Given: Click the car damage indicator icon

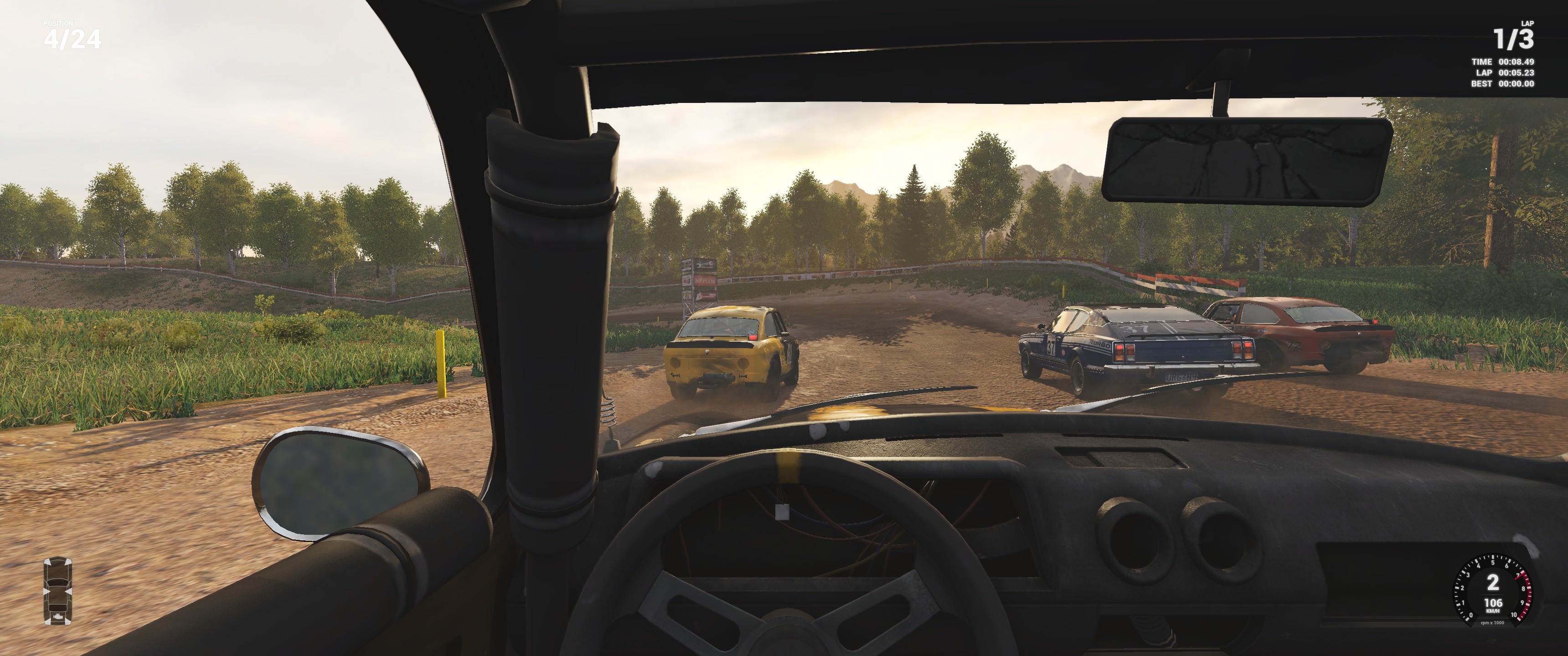Looking at the screenshot, I should click(x=58, y=590).
